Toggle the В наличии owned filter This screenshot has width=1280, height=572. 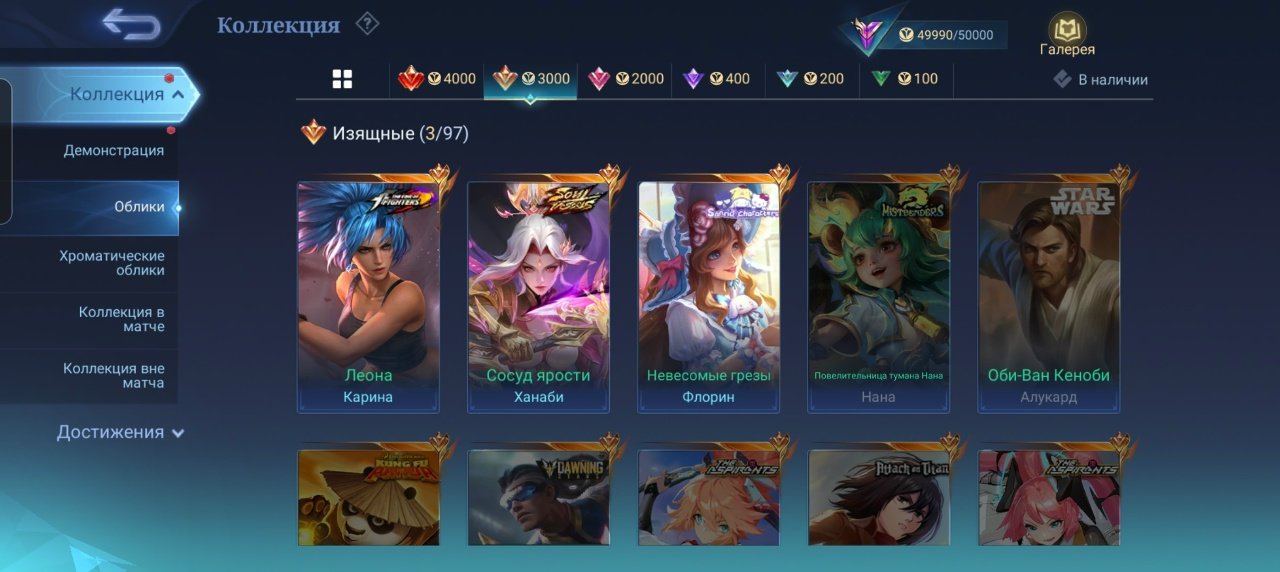[x=1101, y=80]
